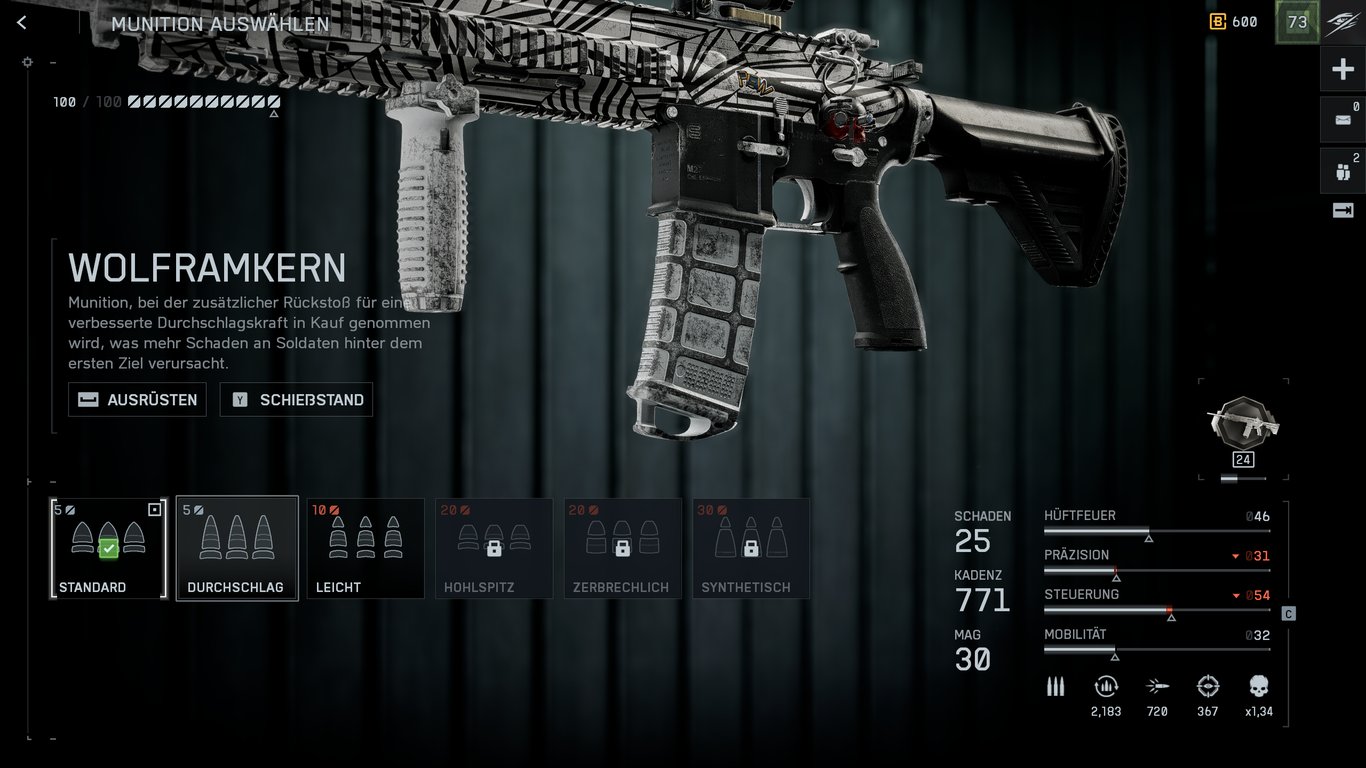Click the collapse arrow in sidebar
1366x768 pixels.
tap(1342, 210)
